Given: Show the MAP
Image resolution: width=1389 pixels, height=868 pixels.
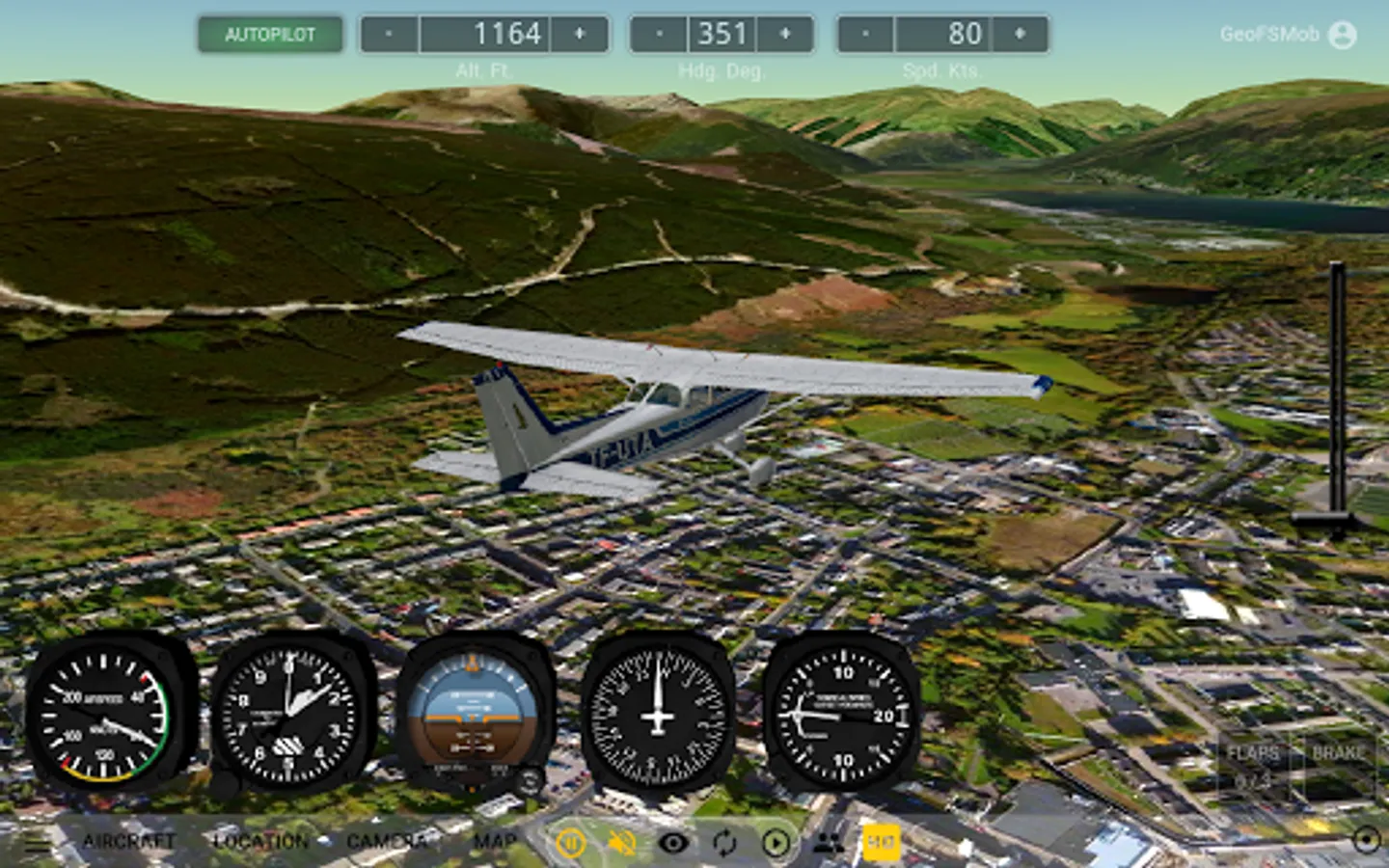Looking at the screenshot, I should (x=495, y=842).
